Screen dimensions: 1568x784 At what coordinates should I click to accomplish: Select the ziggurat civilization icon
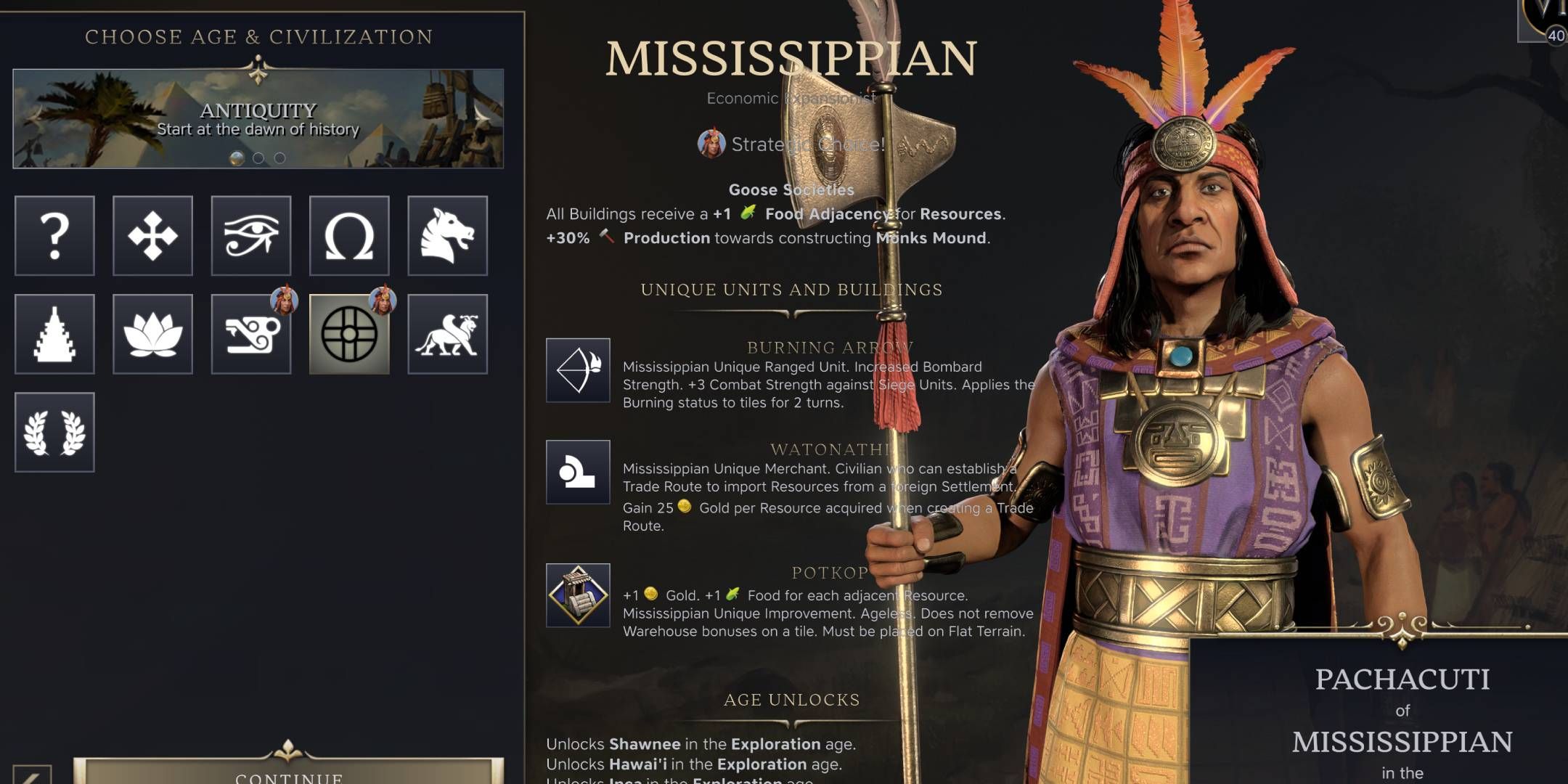(54, 335)
